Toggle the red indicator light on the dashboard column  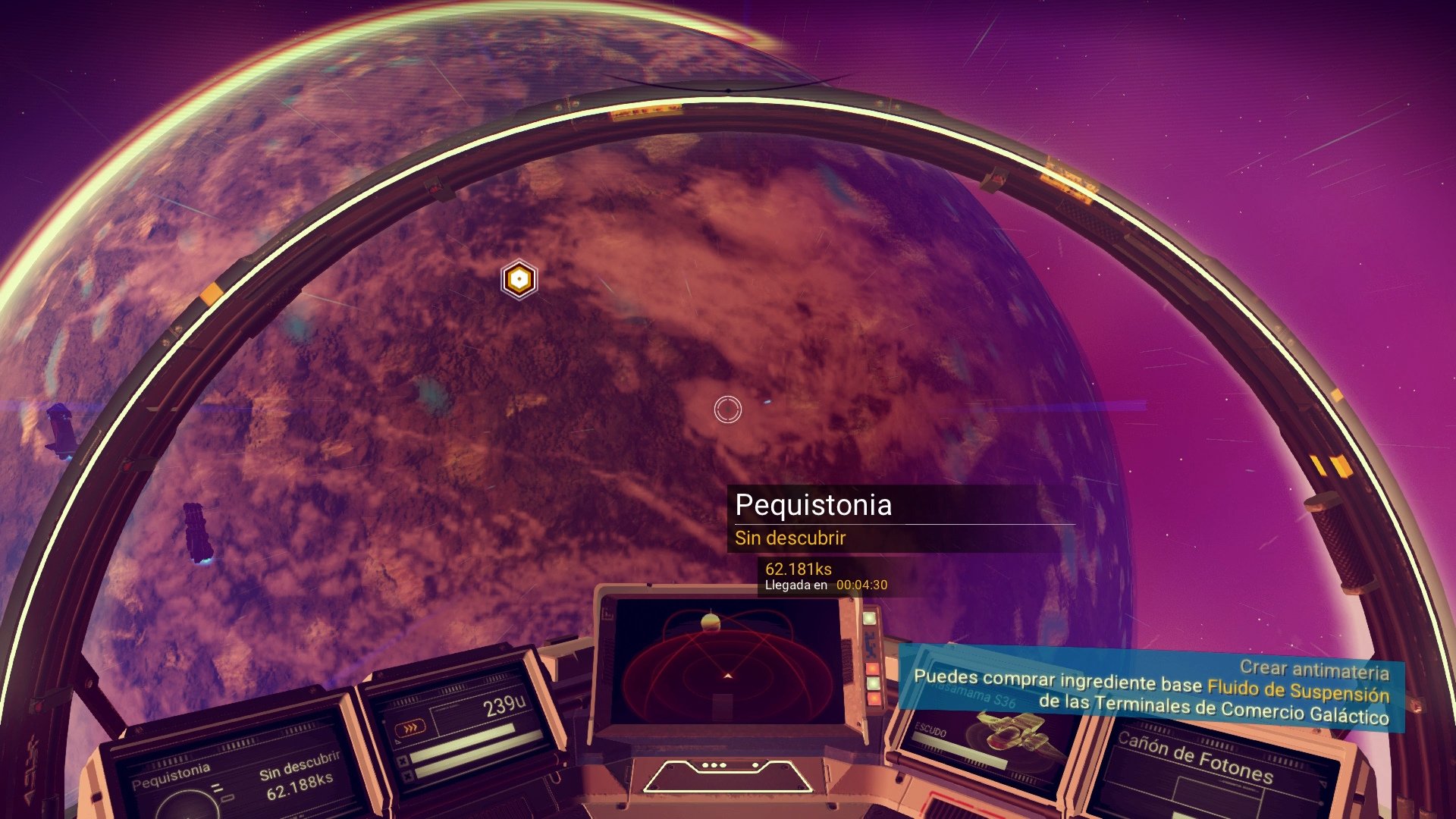coord(871,667)
